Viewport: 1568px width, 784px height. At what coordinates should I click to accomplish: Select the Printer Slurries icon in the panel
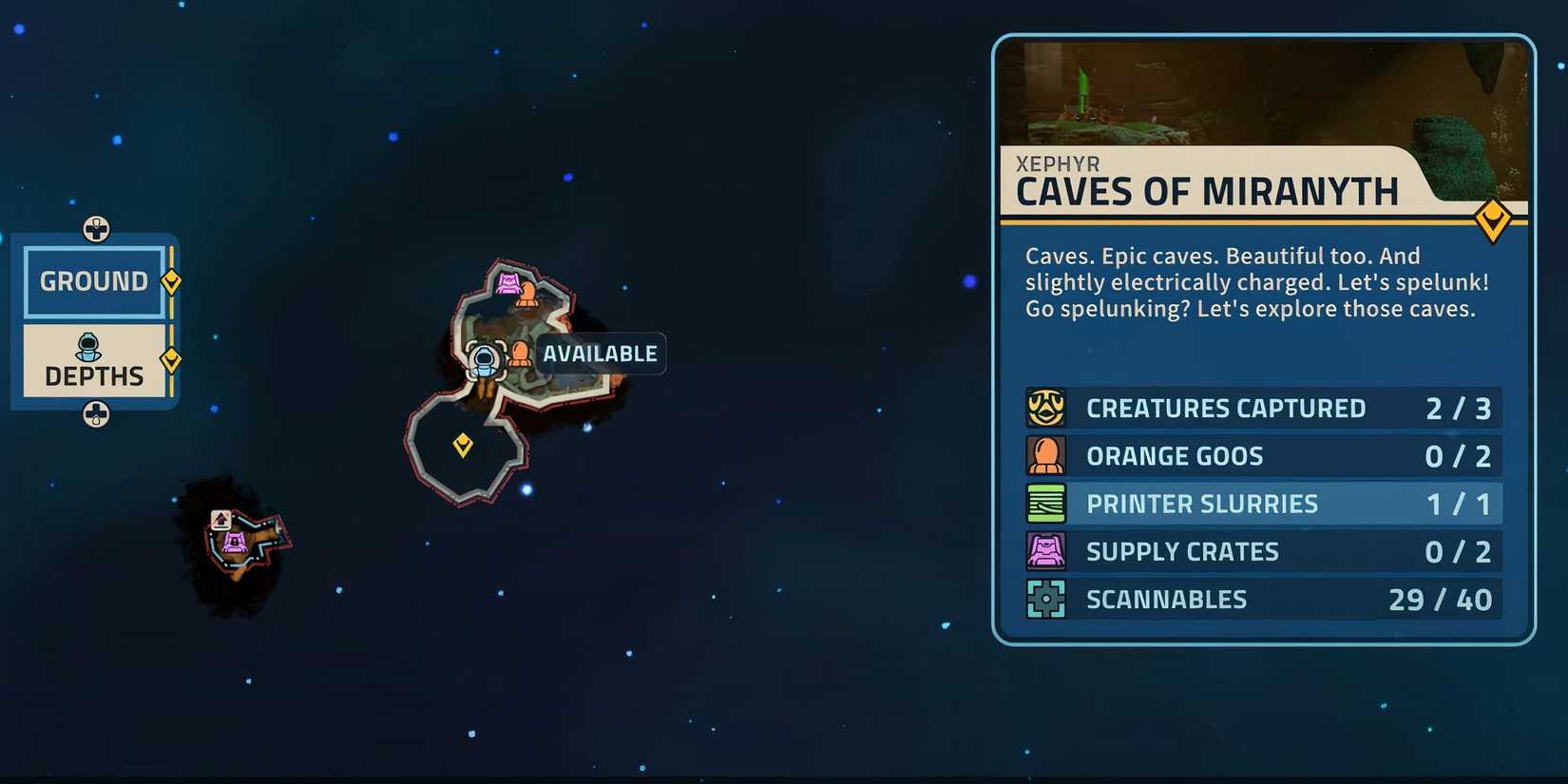pos(1045,503)
